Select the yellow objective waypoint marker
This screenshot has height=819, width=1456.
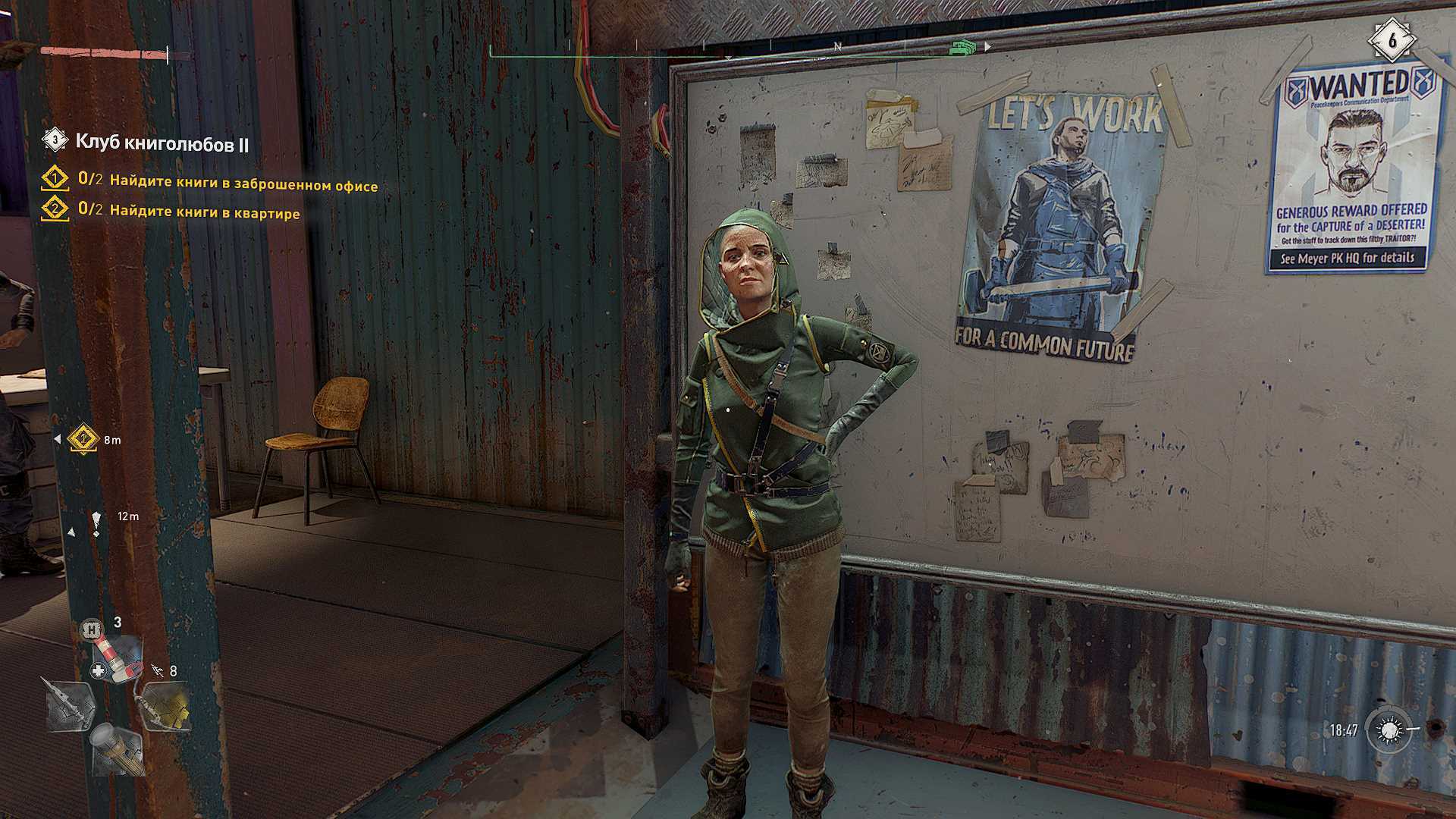[83, 439]
